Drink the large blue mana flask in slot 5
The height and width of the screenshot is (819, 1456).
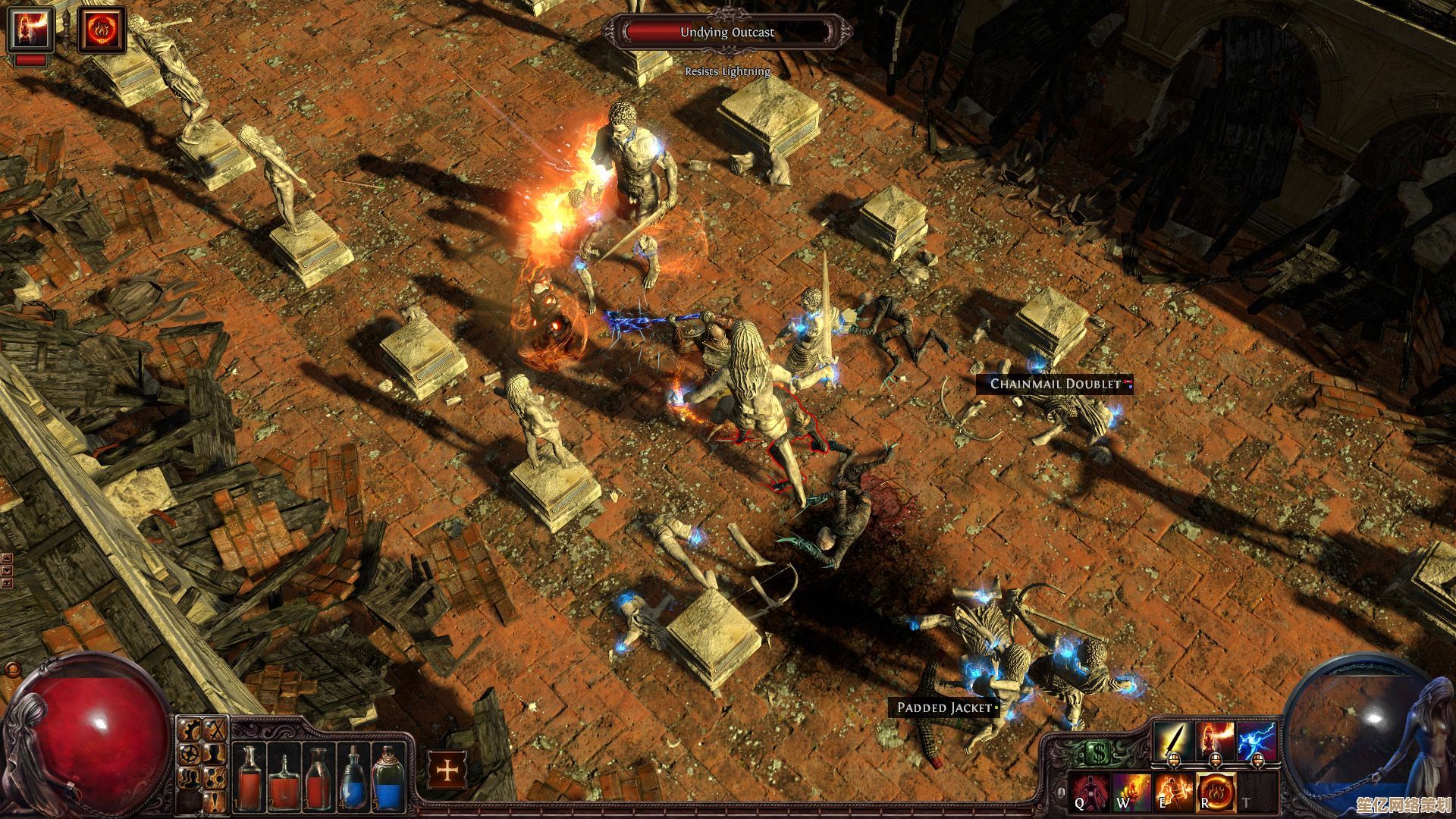pos(388,777)
